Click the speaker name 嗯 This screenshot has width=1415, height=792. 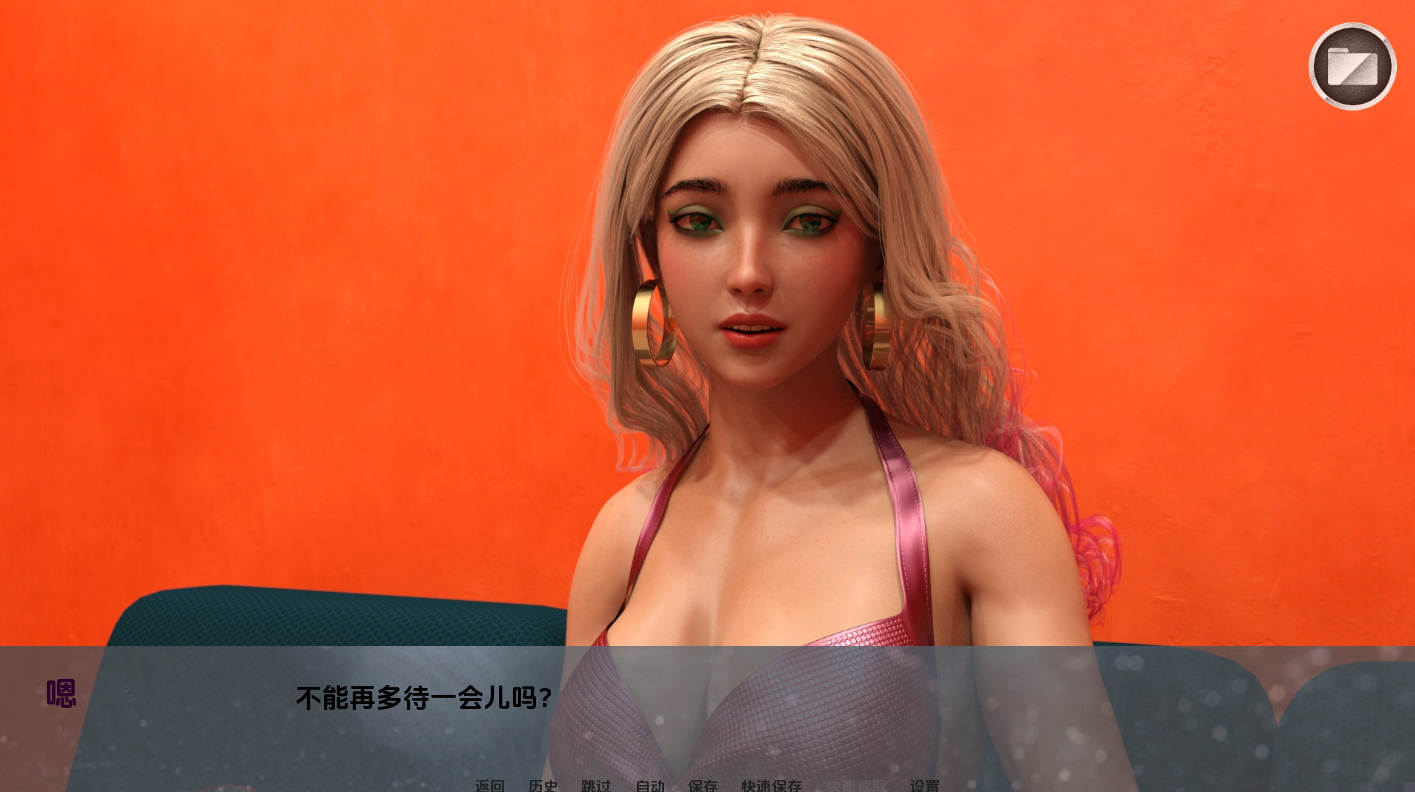pos(61,694)
